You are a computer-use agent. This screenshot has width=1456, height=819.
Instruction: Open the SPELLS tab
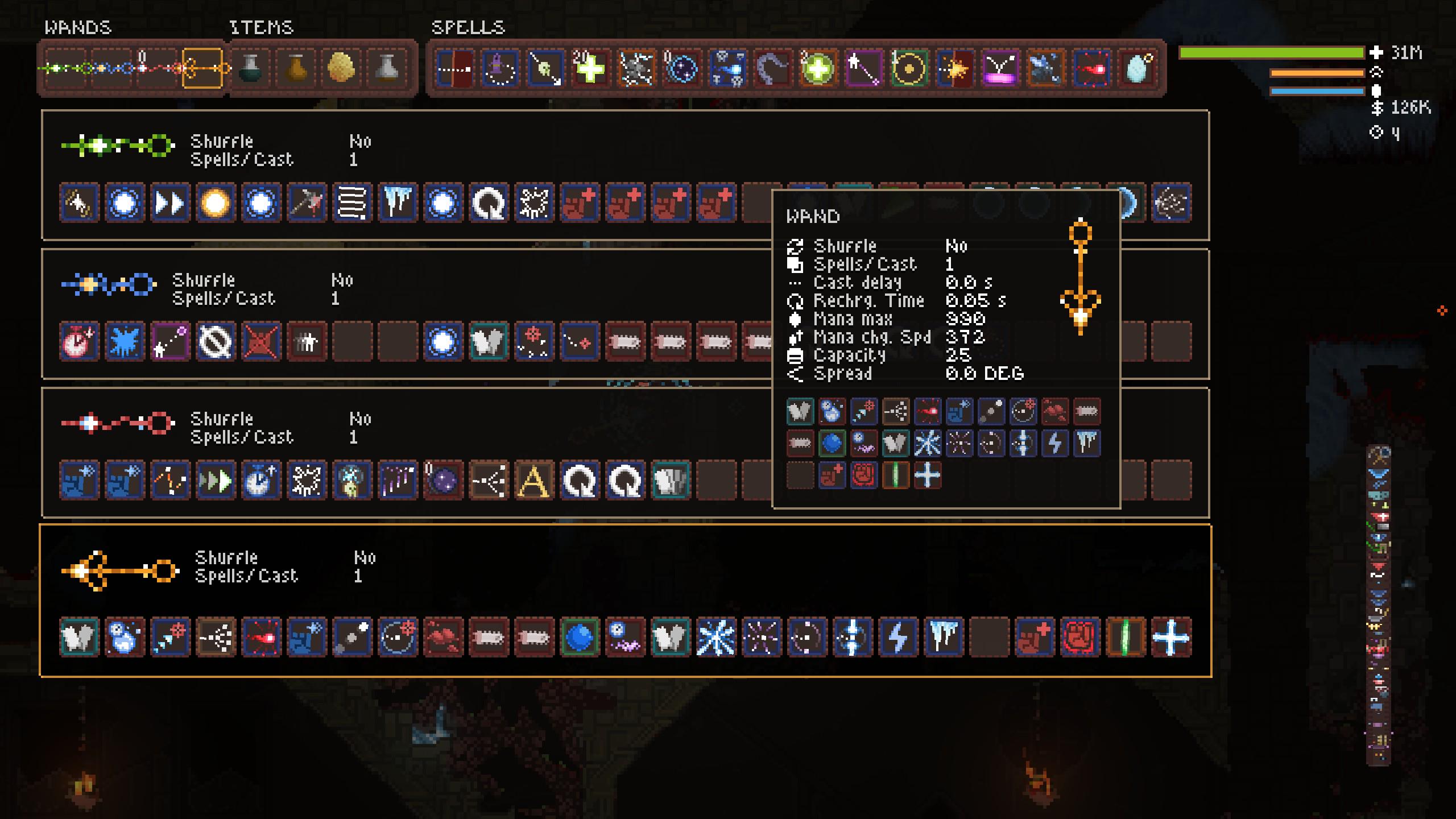click(x=468, y=26)
